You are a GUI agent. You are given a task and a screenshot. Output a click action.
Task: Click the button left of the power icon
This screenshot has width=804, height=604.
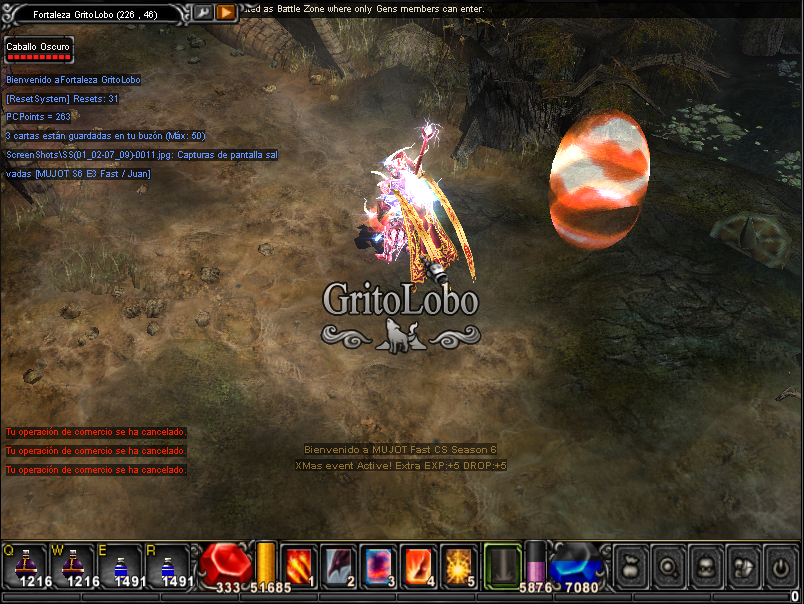click(x=742, y=567)
